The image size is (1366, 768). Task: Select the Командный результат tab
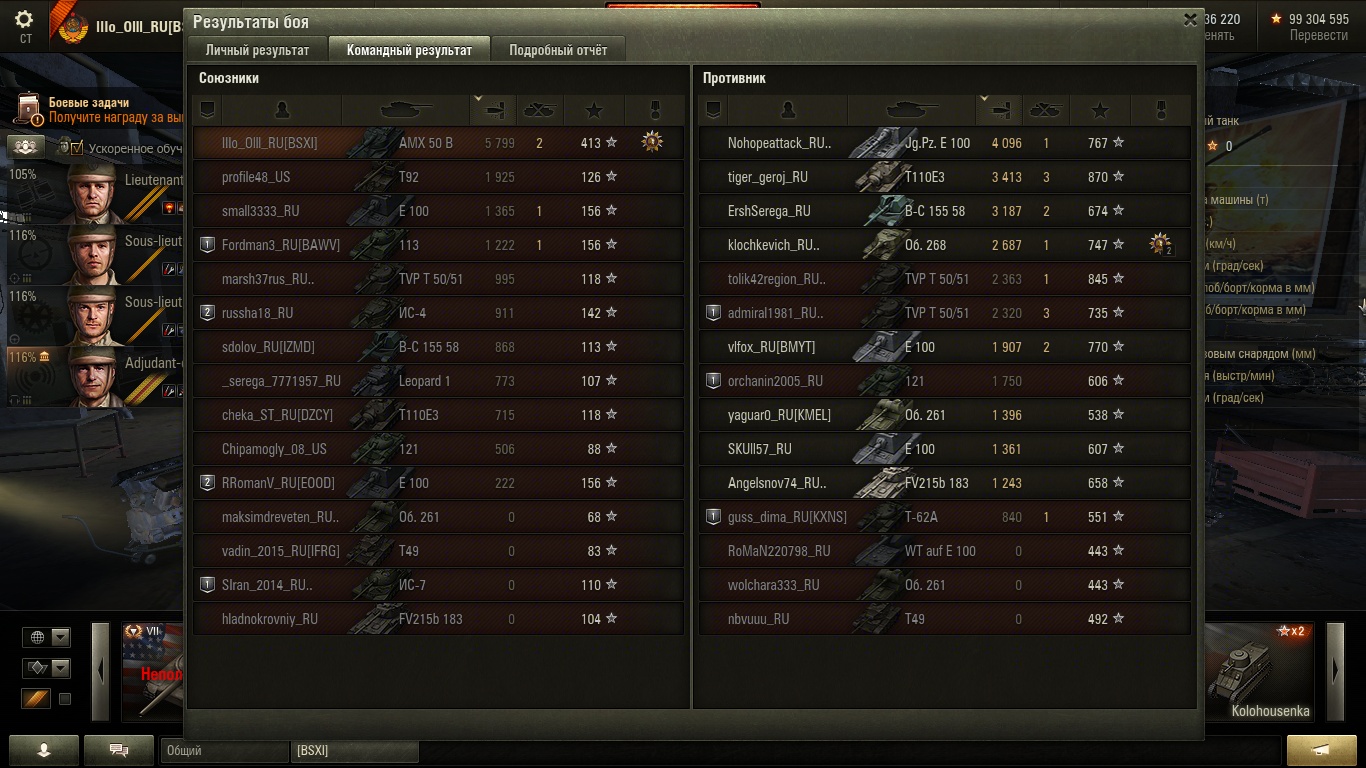tap(409, 50)
